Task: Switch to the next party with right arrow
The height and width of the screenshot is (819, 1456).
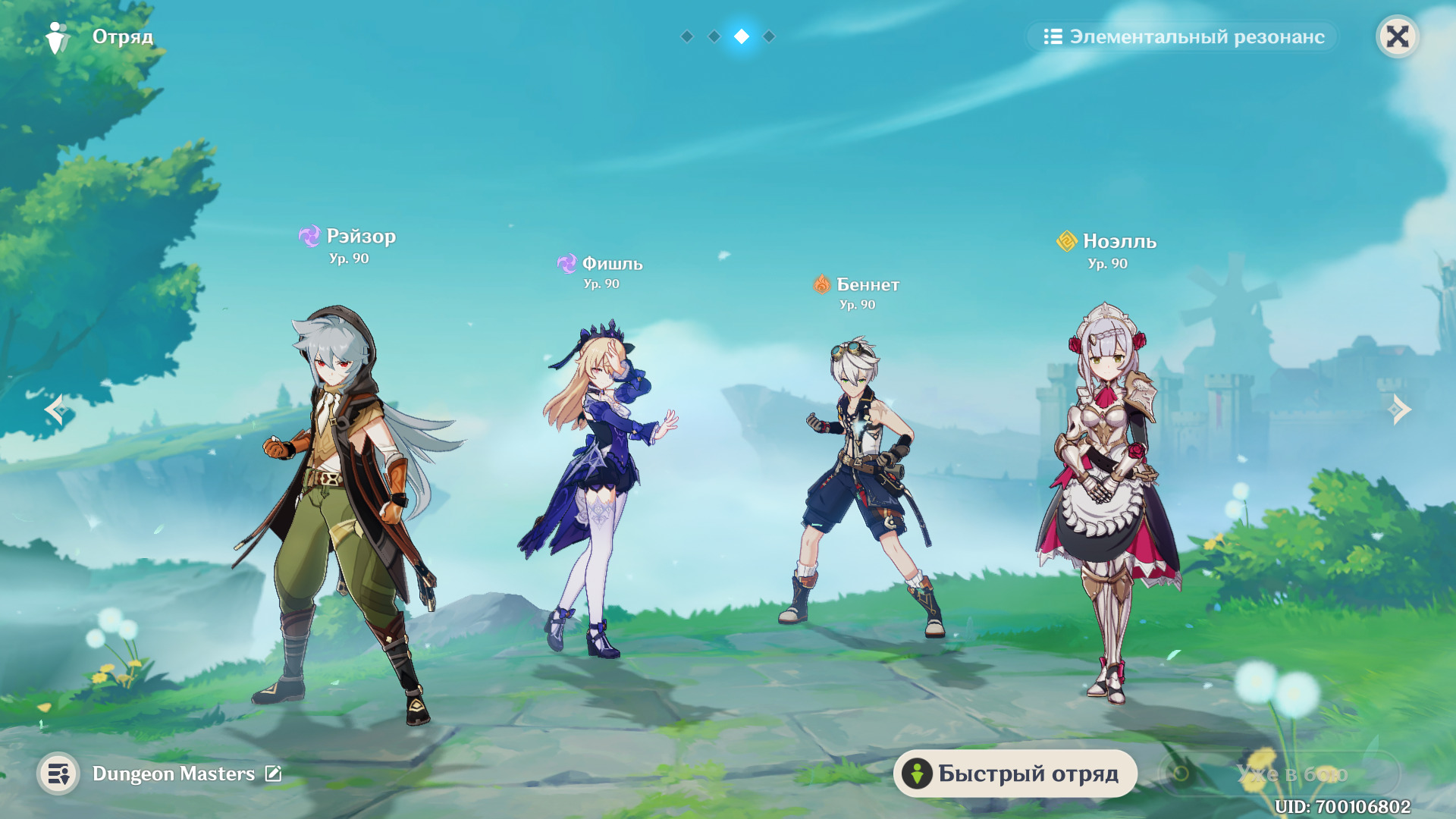Action: [1400, 409]
